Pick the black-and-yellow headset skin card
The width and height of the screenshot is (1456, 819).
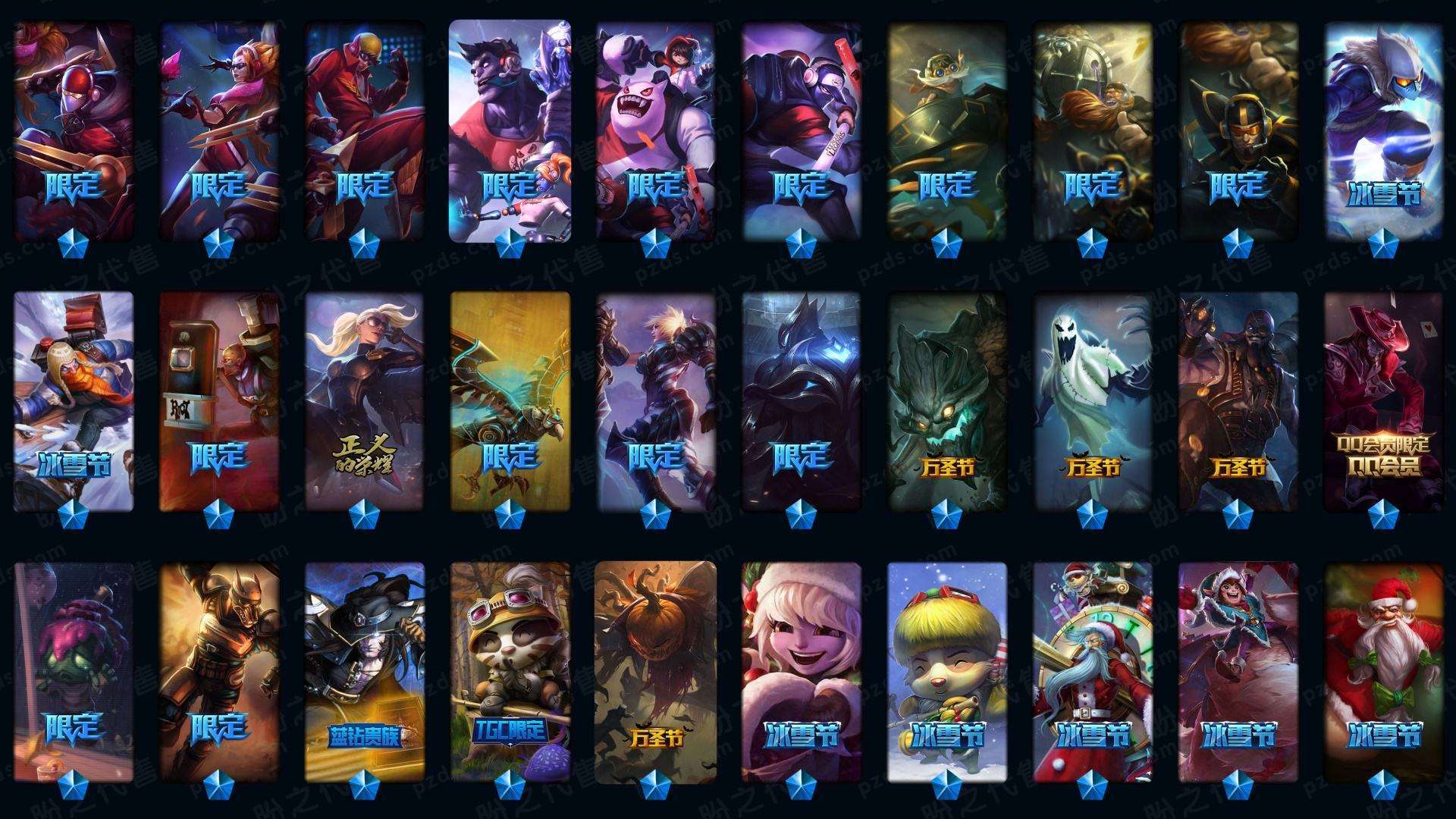tap(1238, 129)
